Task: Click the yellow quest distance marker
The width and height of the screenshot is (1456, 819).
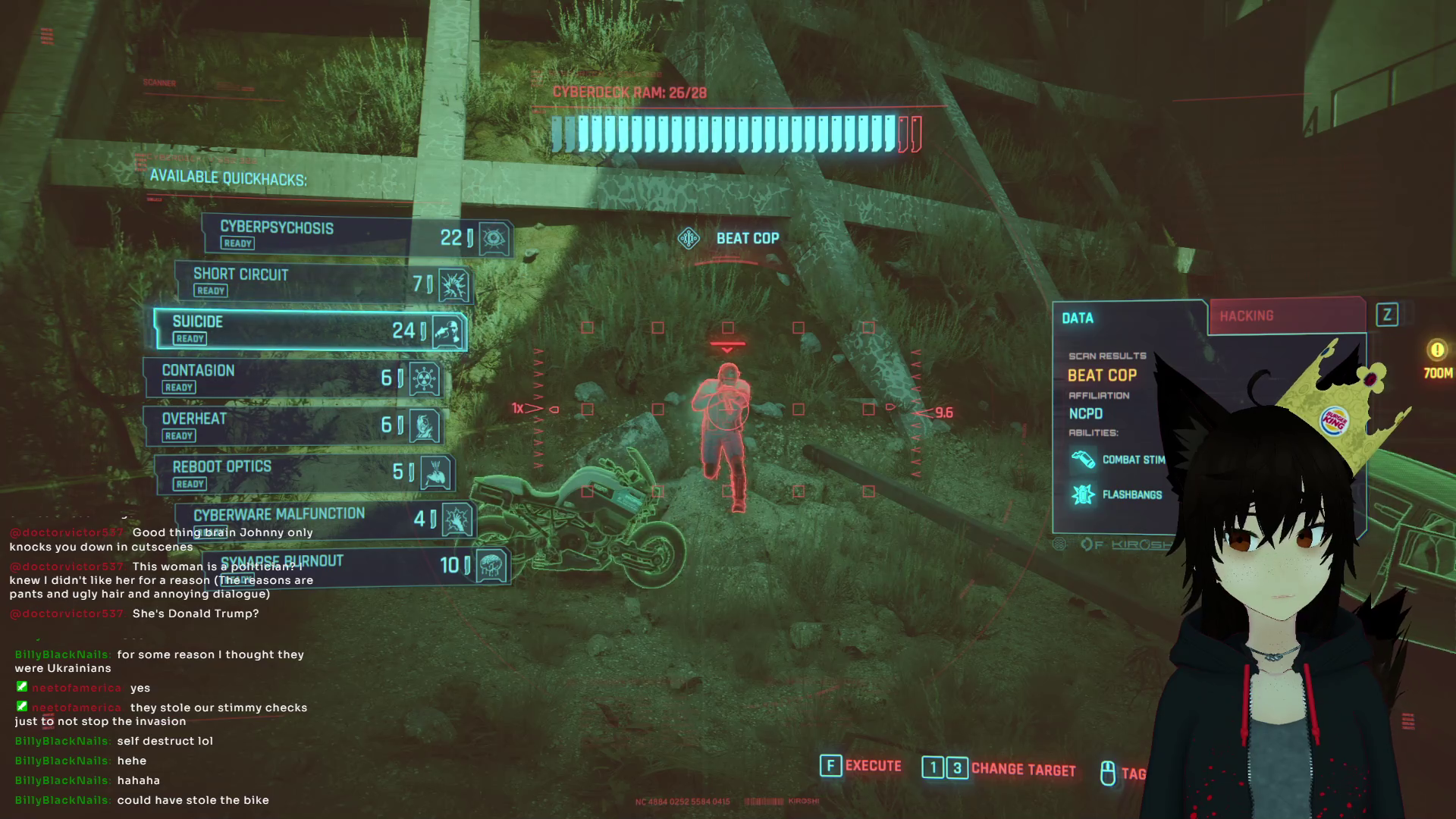Action: tap(1437, 350)
